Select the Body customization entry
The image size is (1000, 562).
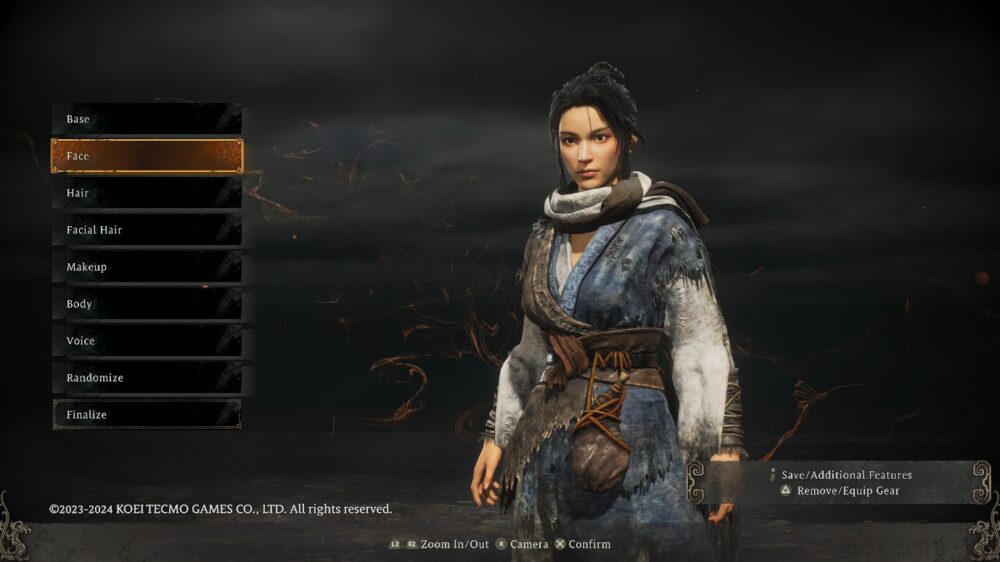(146, 304)
